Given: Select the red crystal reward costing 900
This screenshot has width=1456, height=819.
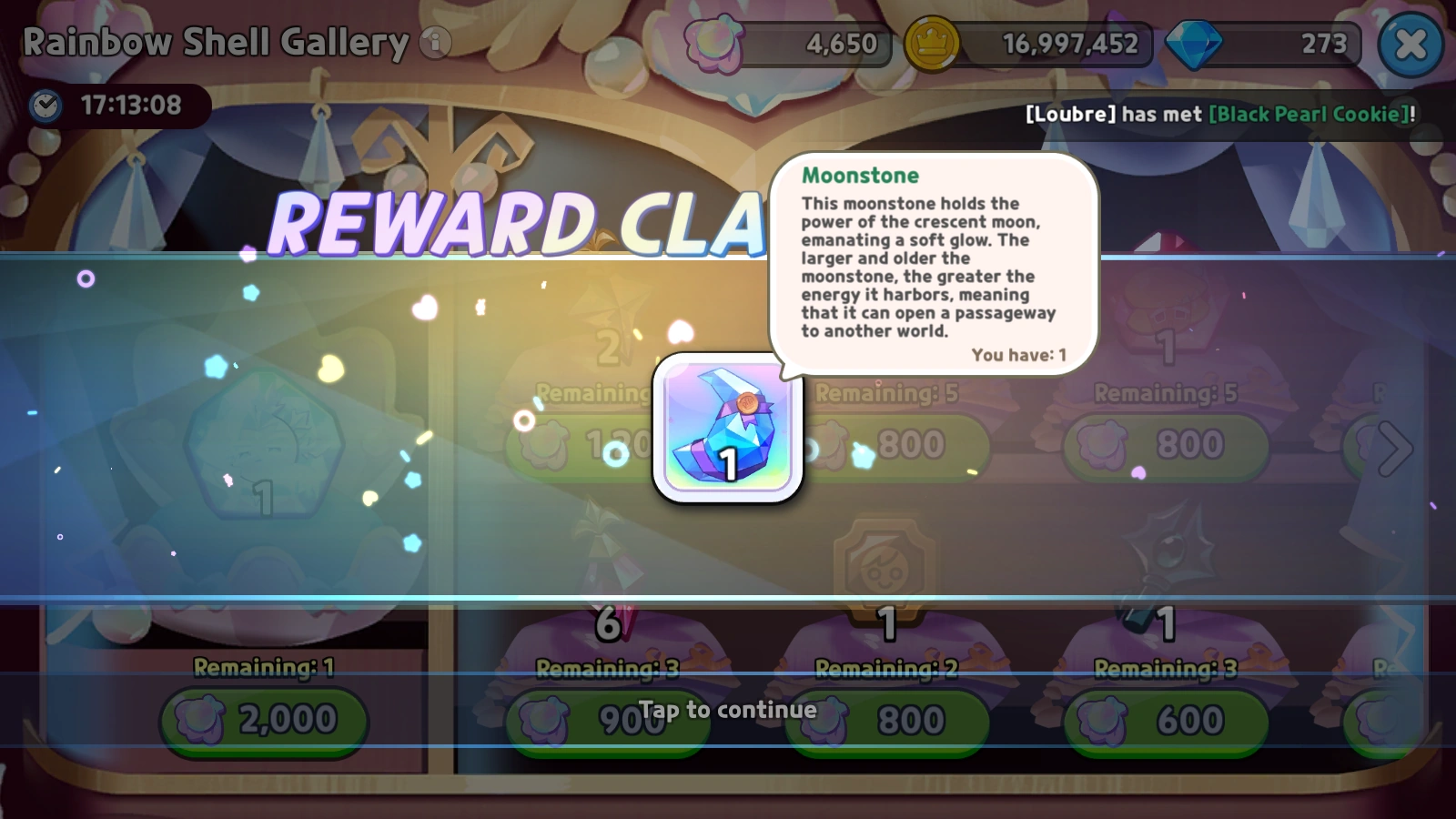Looking at the screenshot, I should [x=608, y=573].
